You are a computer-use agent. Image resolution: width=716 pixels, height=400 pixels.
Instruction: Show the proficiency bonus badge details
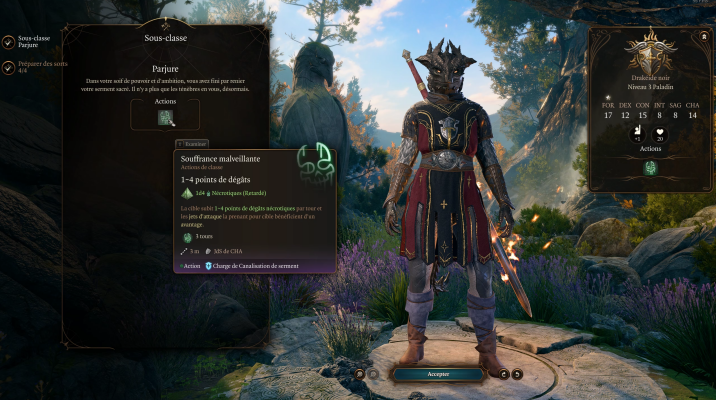coord(637,134)
